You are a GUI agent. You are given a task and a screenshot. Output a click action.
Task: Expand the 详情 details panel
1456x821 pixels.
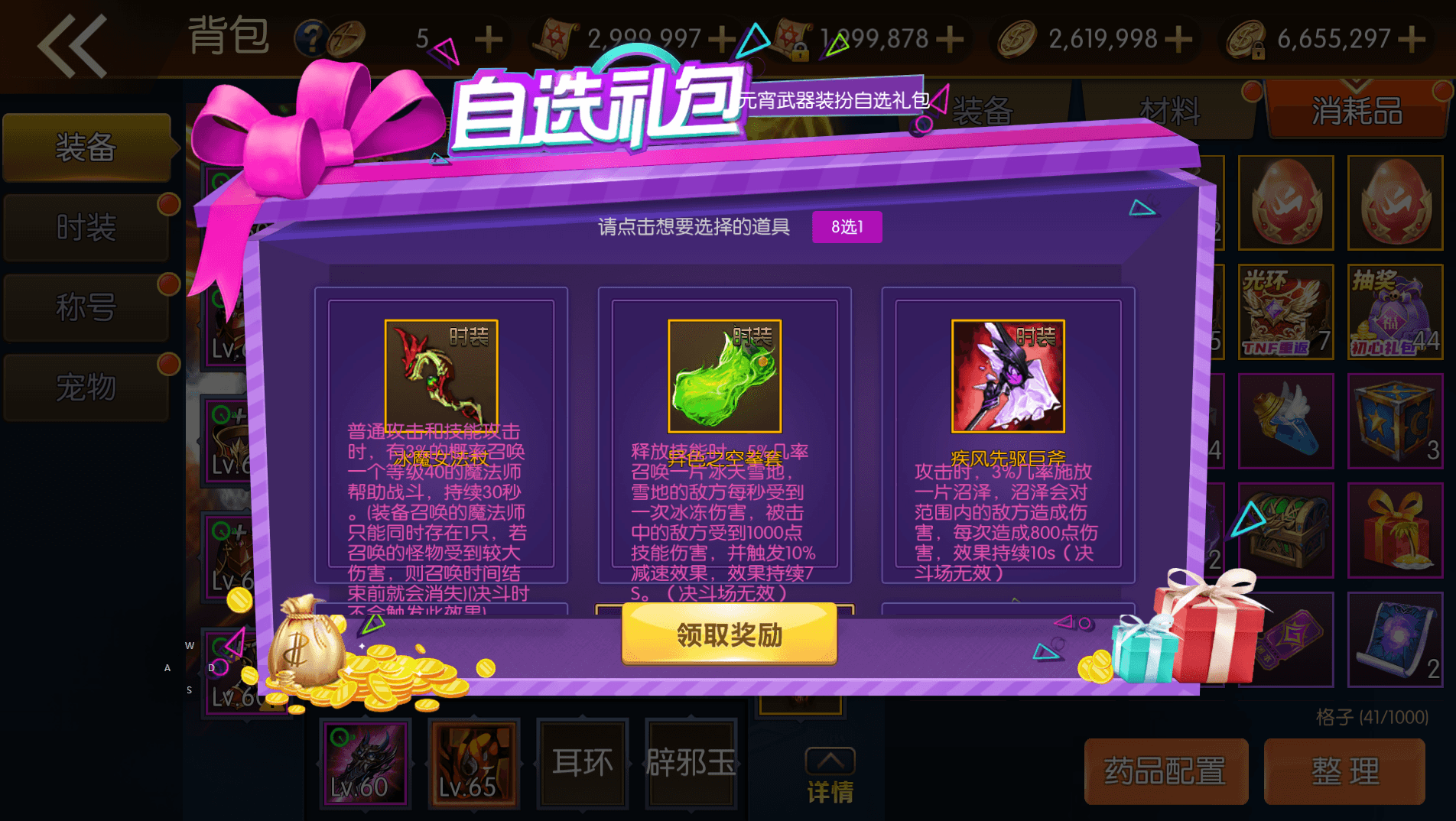click(x=831, y=772)
